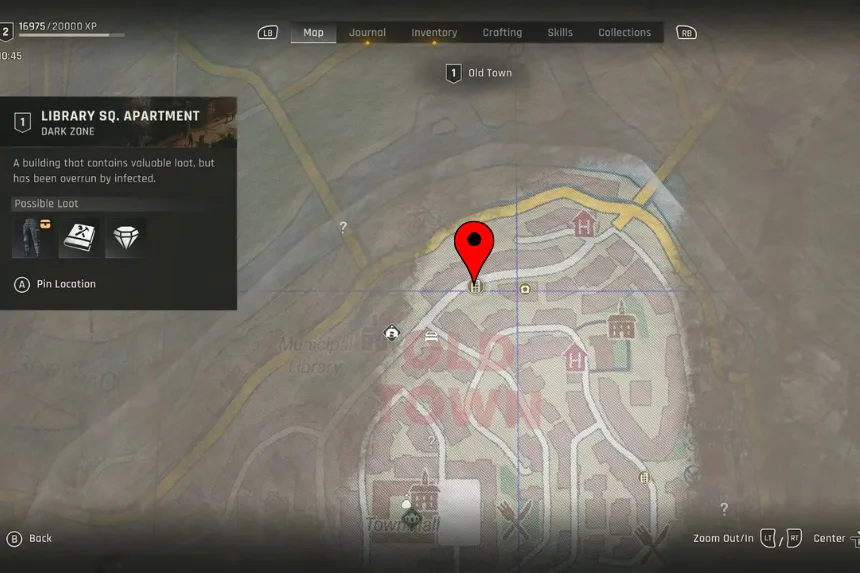Switch to the Journal tab
860x573 pixels.
tap(367, 33)
